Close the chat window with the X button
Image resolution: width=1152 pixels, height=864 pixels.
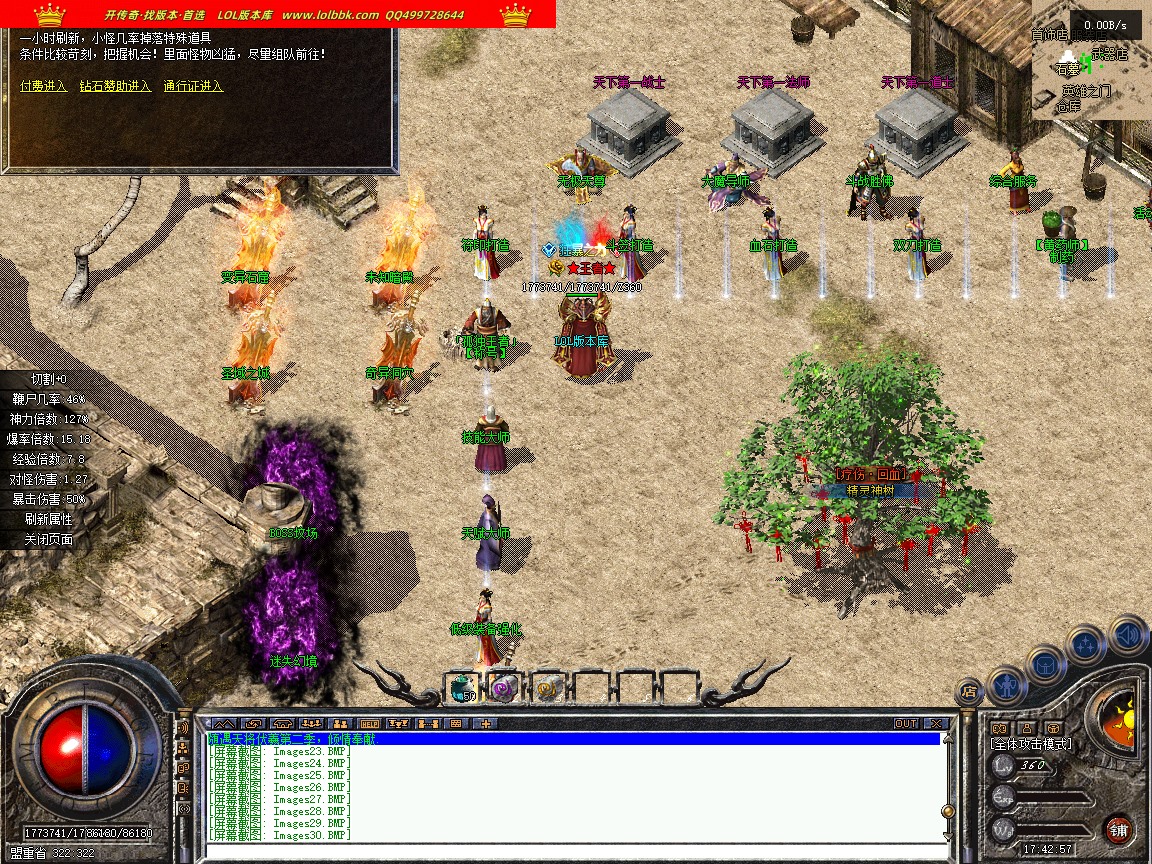point(936,723)
